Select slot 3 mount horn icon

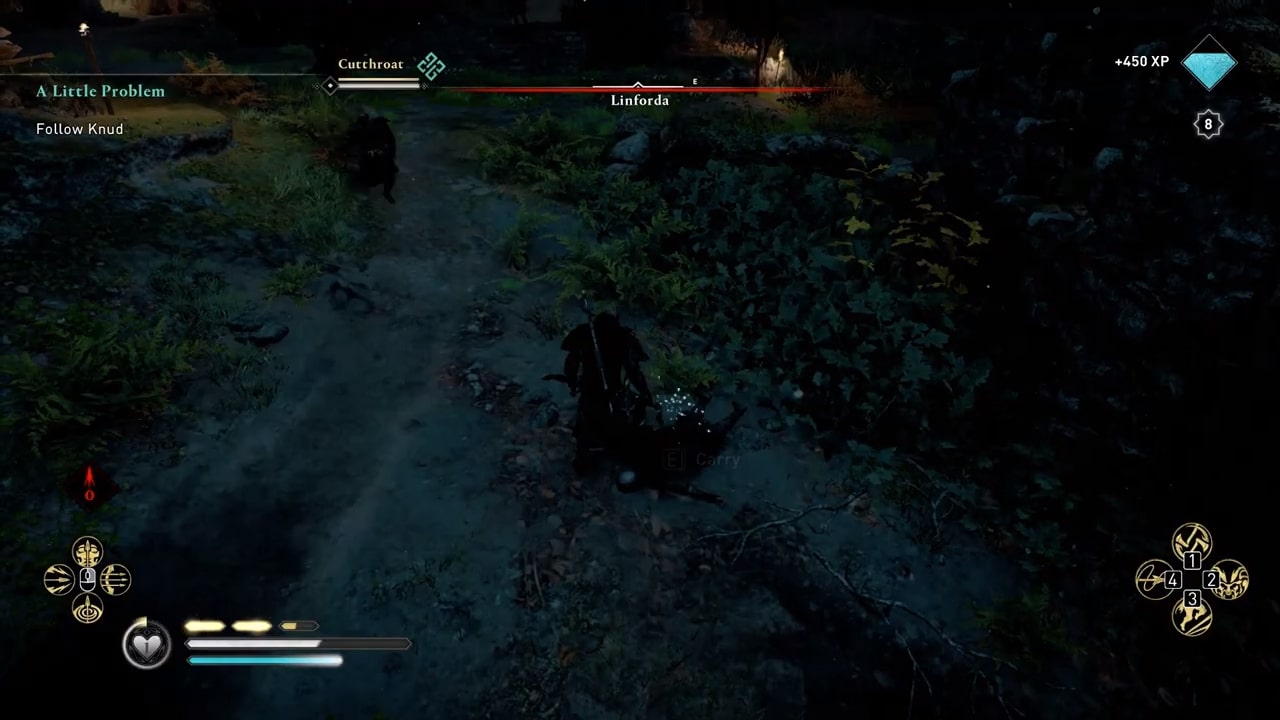[x=1192, y=618]
